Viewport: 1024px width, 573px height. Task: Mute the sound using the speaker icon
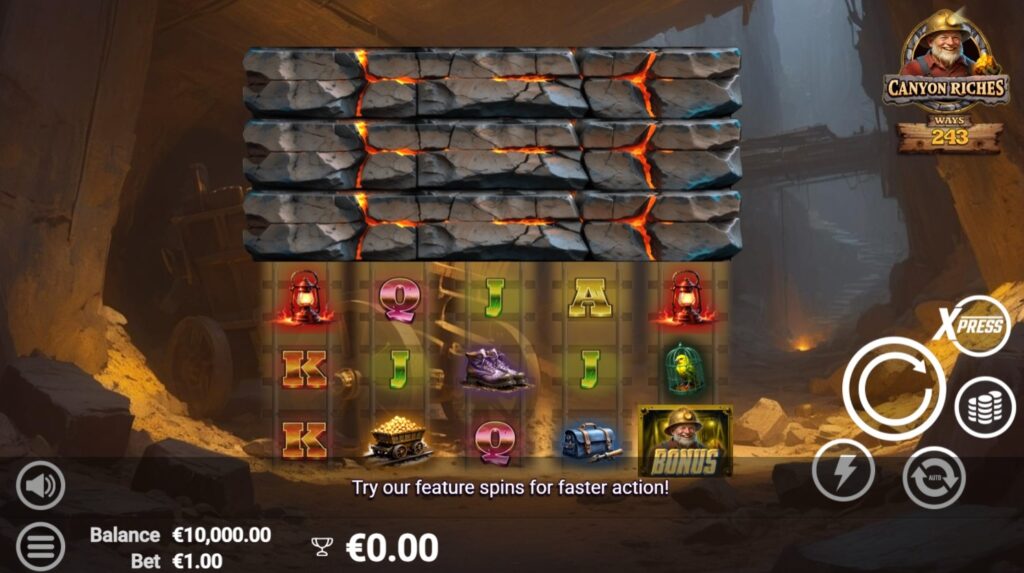(40, 486)
